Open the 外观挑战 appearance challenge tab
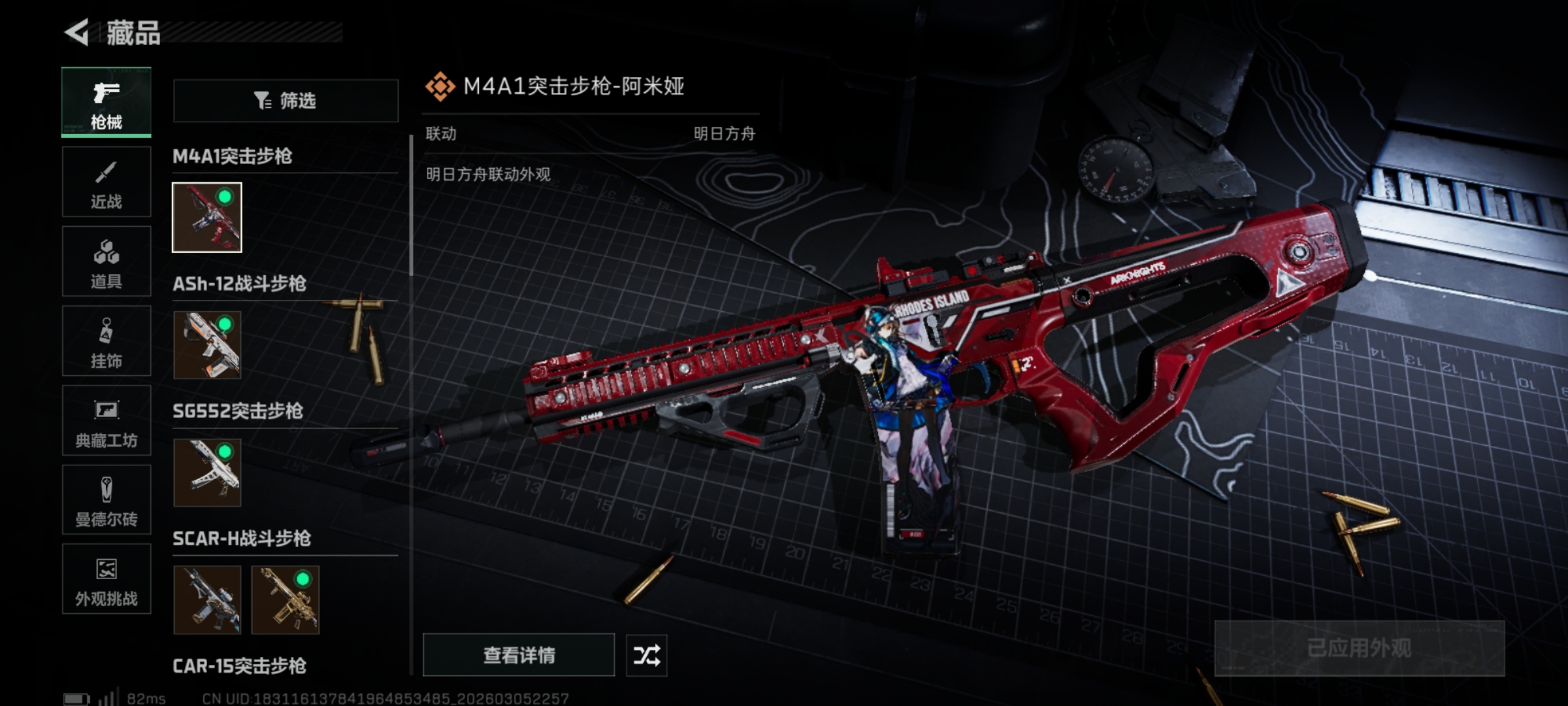This screenshot has height=706, width=1568. (106, 579)
